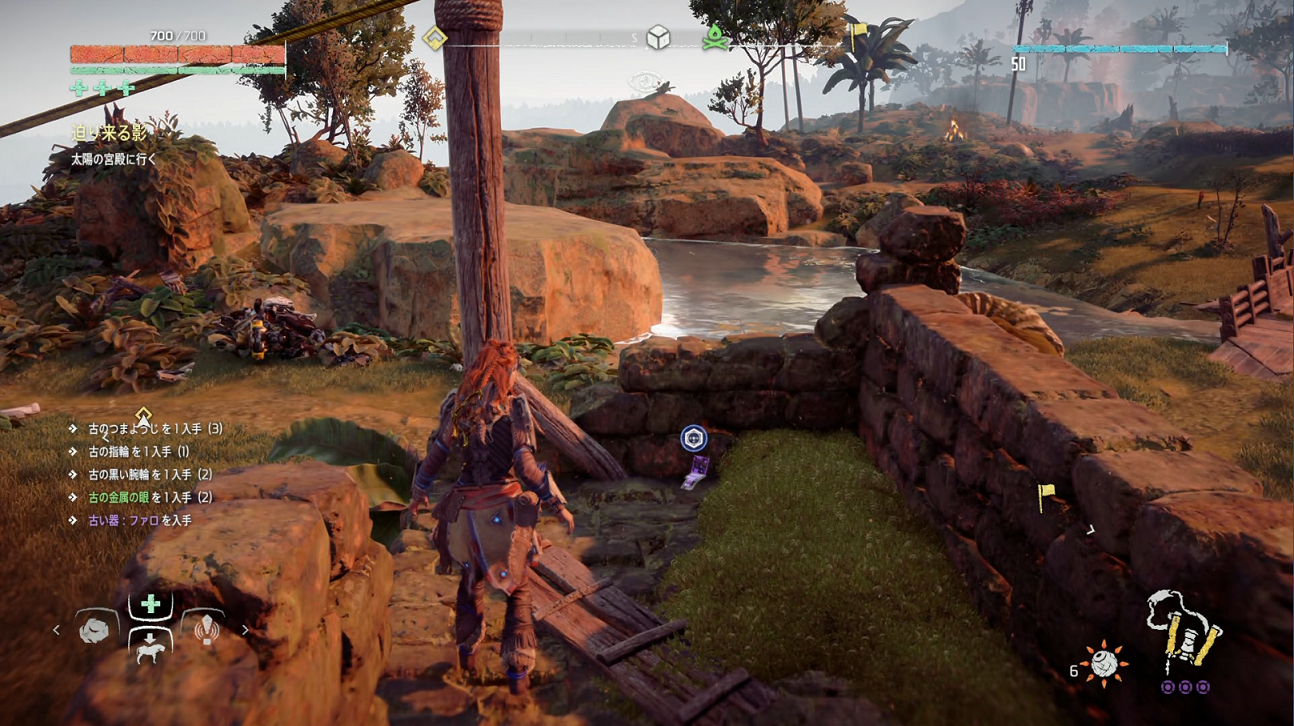Open the tracked quest 迫り来る影
The width and height of the screenshot is (1294, 726).
pos(109,133)
